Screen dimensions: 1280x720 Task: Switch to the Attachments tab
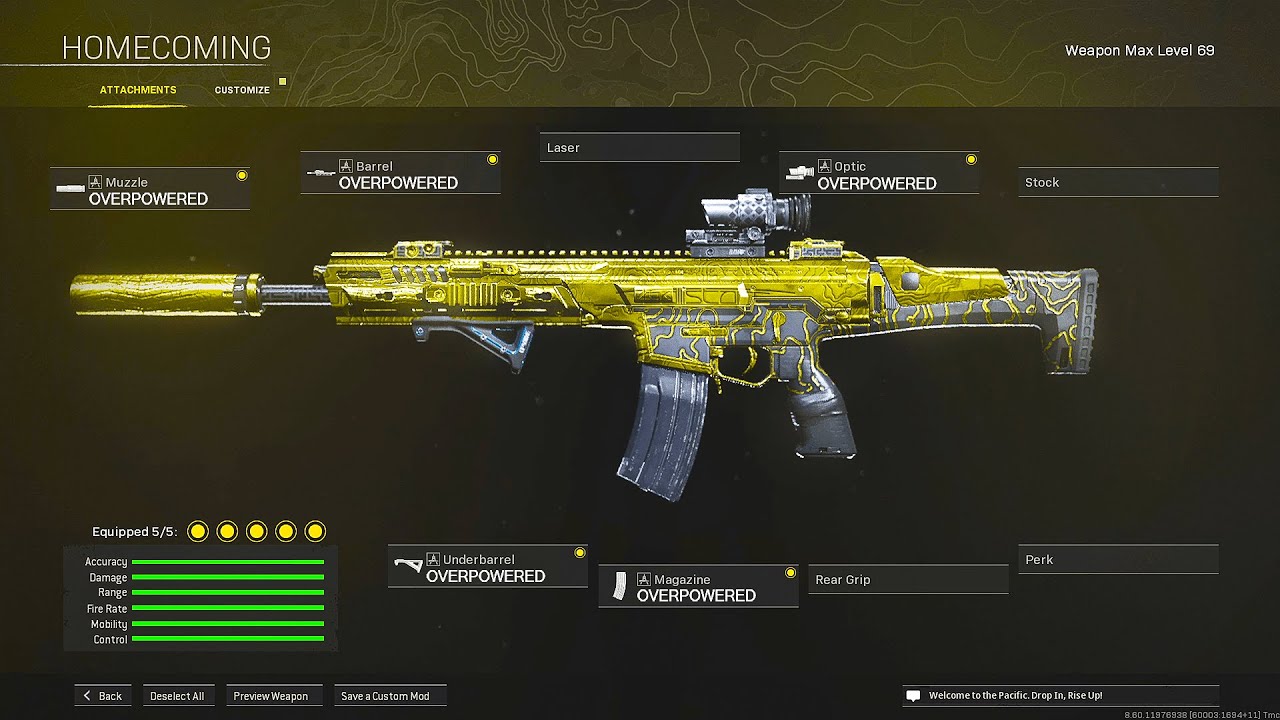coord(138,90)
